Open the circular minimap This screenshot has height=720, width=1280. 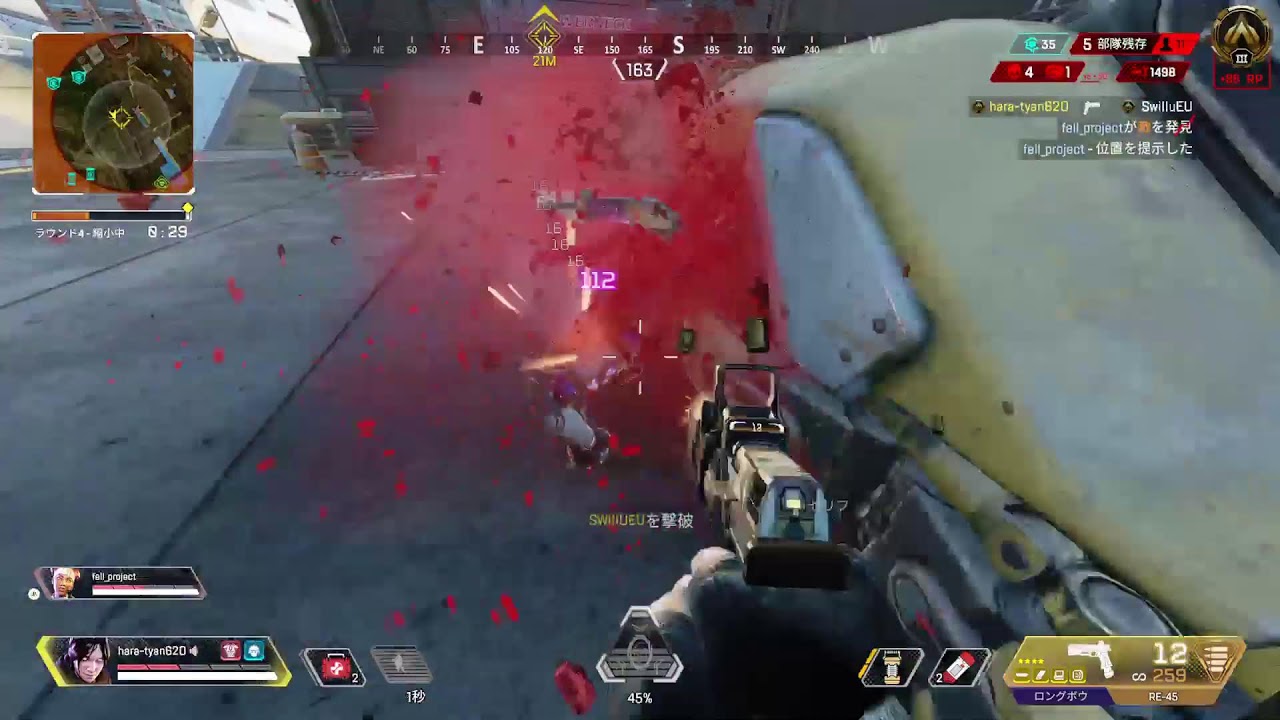click(x=113, y=114)
